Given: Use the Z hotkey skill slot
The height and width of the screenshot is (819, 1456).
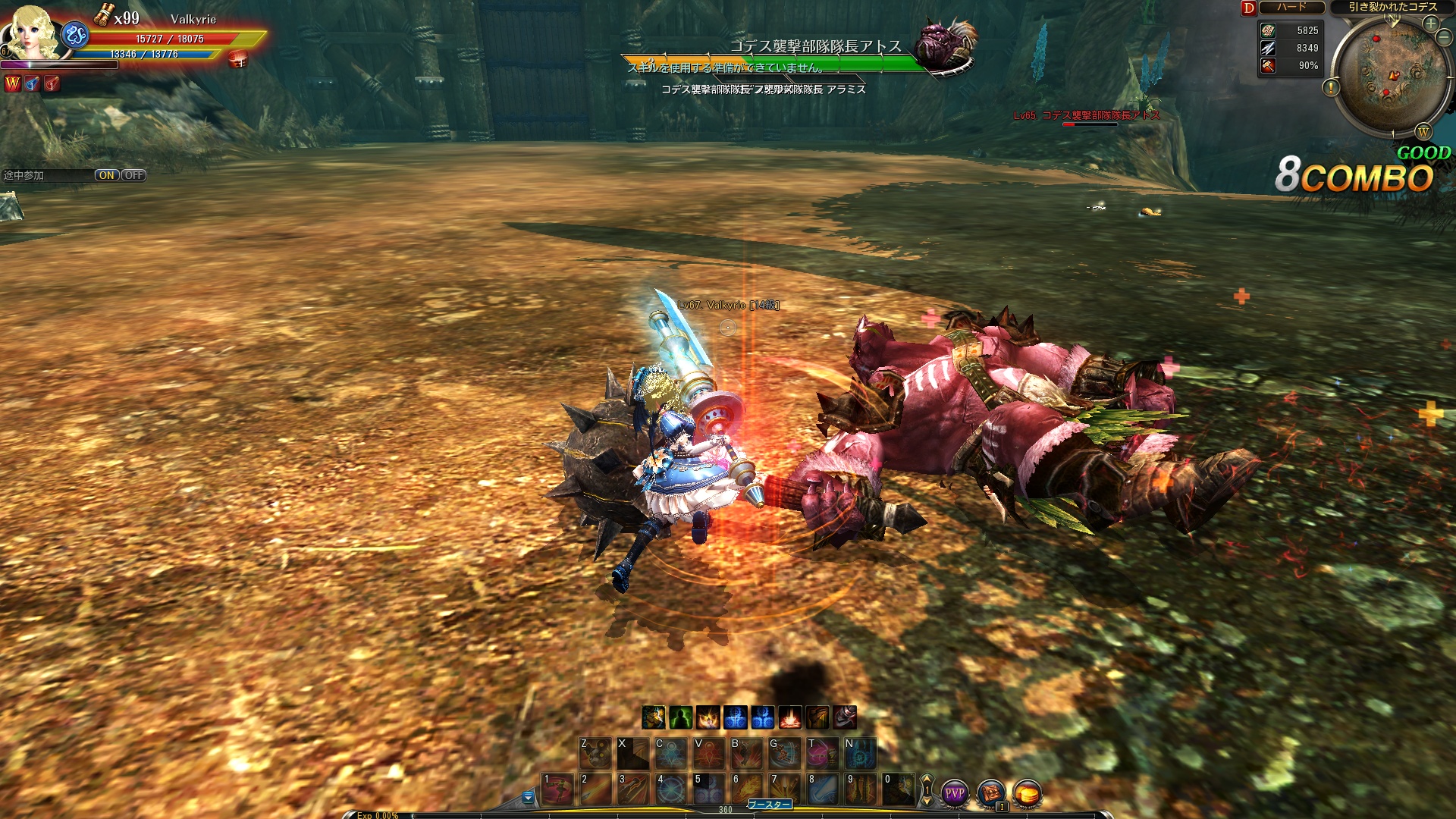Looking at the screenshot, I should click(x=595, y=753).
